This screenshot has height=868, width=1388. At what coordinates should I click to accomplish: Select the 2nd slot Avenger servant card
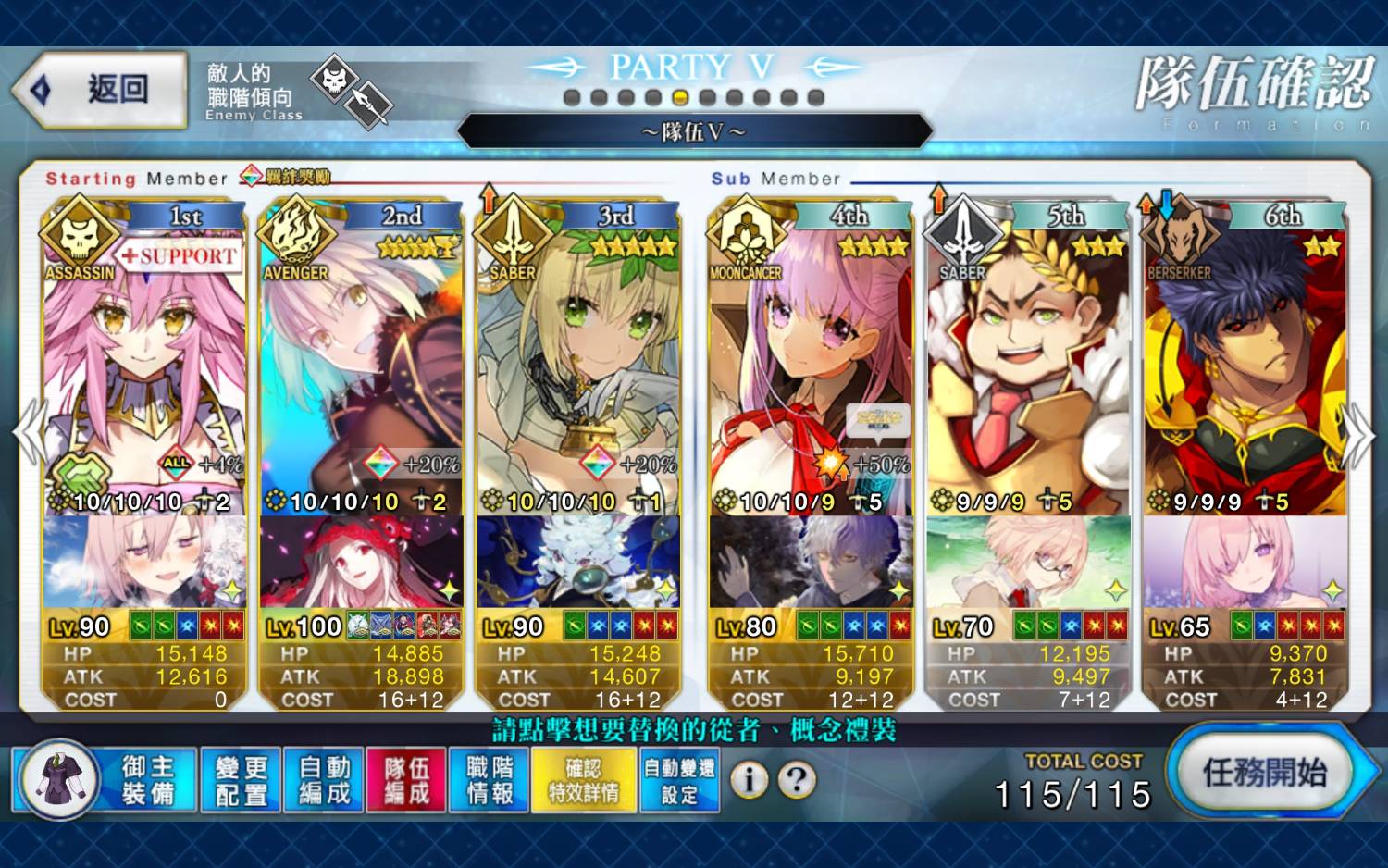point(362,370)
